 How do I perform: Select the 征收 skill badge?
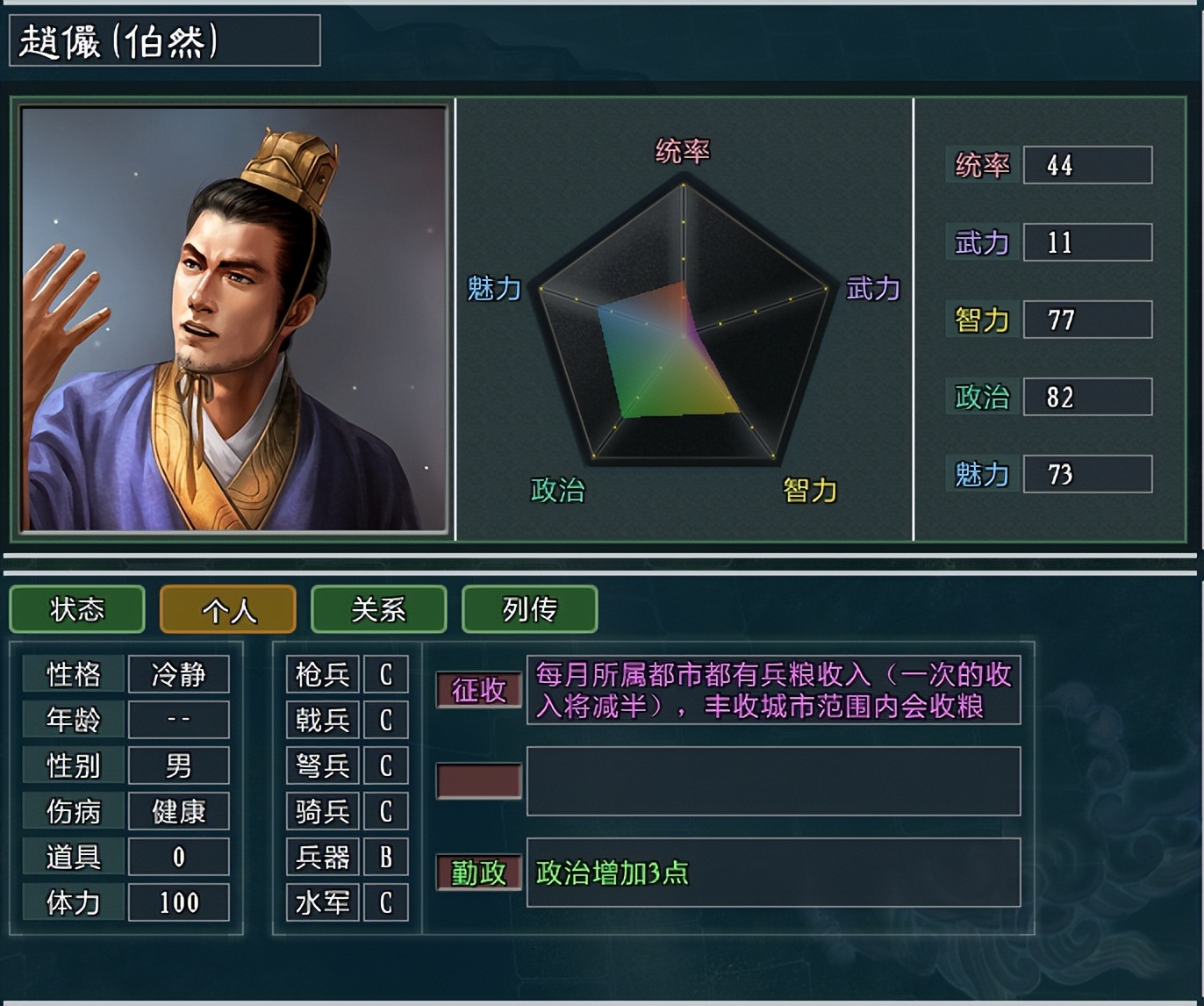[478, 690]
